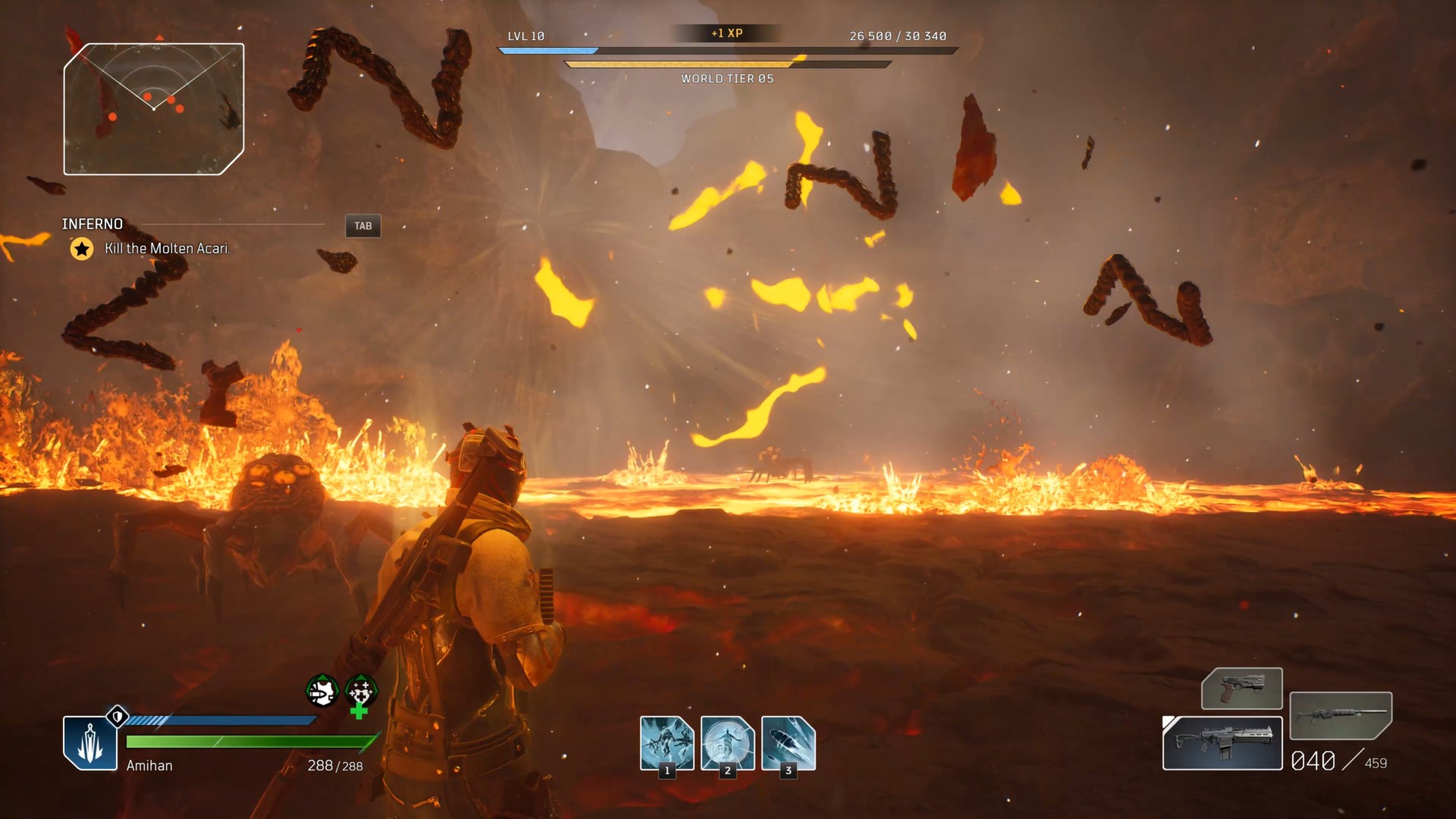Activate the first skill icon
The width and height of the screenshot is (1456, 819).
pos(667,743)
